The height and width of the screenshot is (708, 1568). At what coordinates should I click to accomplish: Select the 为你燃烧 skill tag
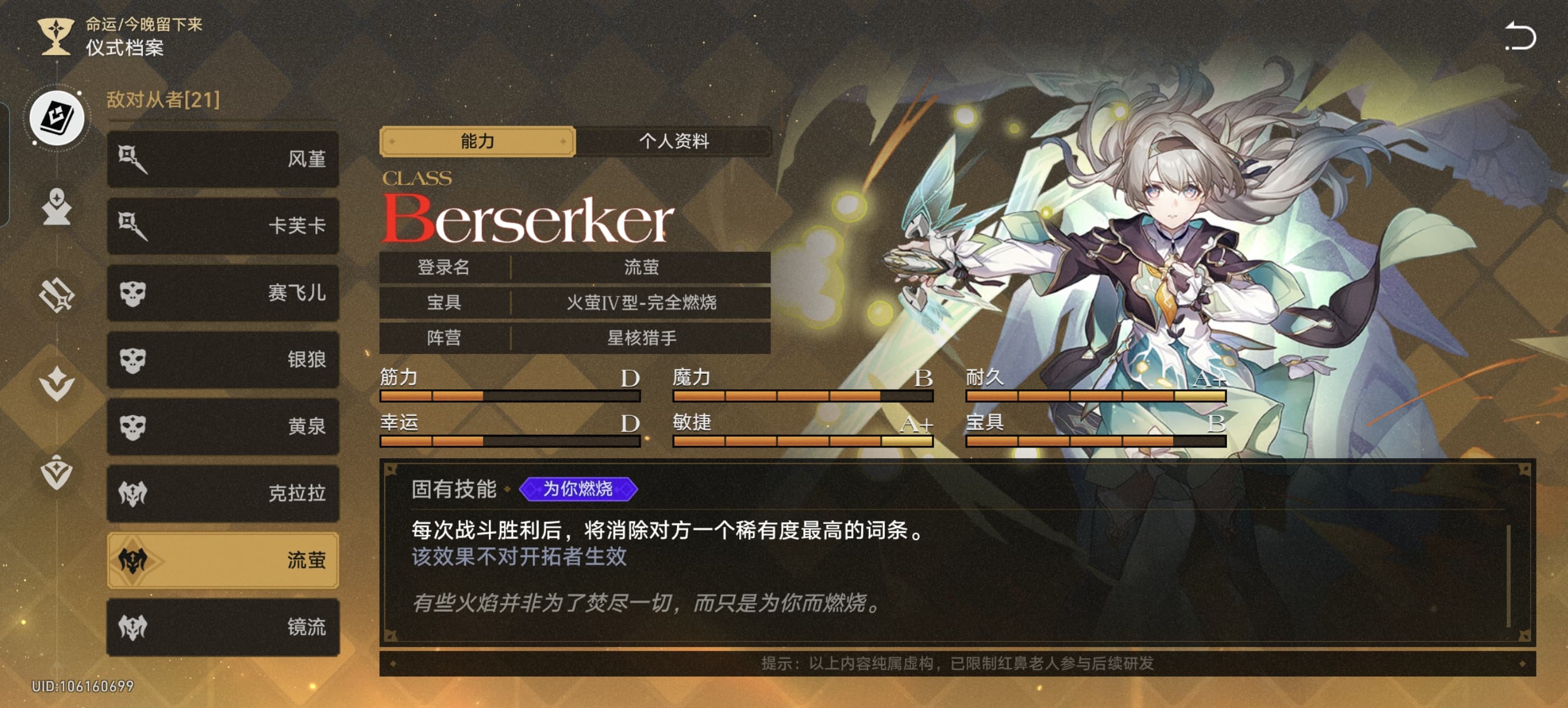tap(578, 489)
